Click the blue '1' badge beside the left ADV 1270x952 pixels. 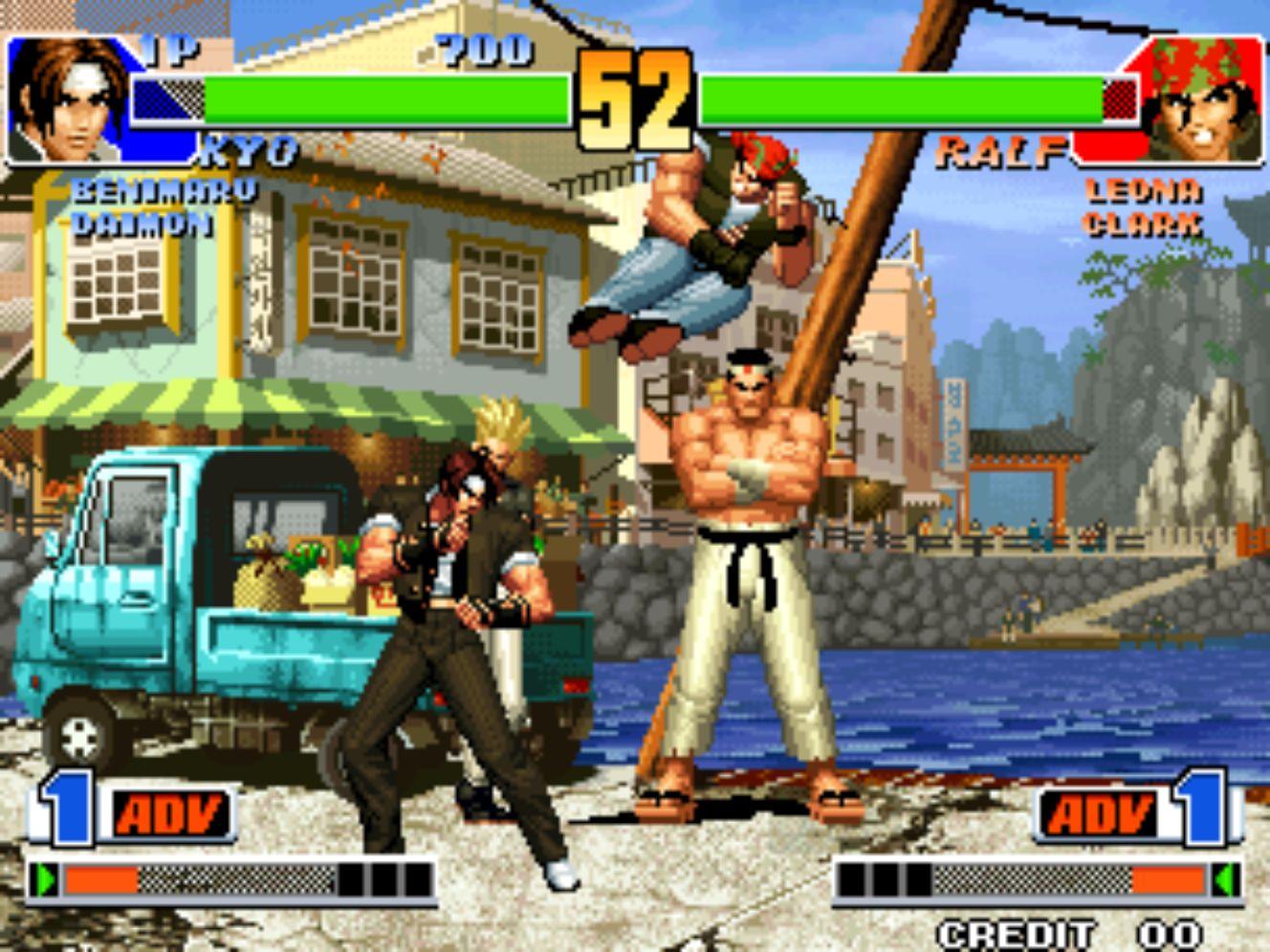[64, 812]
